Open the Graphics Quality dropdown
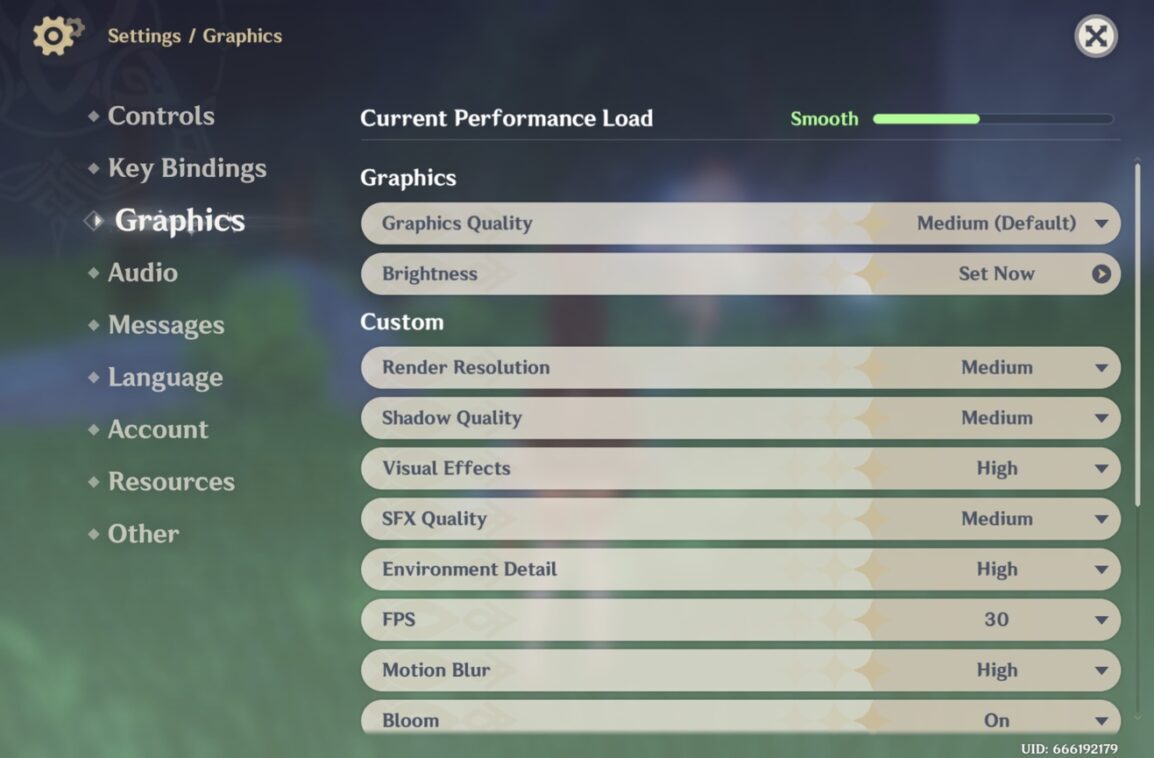 (1010, 223)
